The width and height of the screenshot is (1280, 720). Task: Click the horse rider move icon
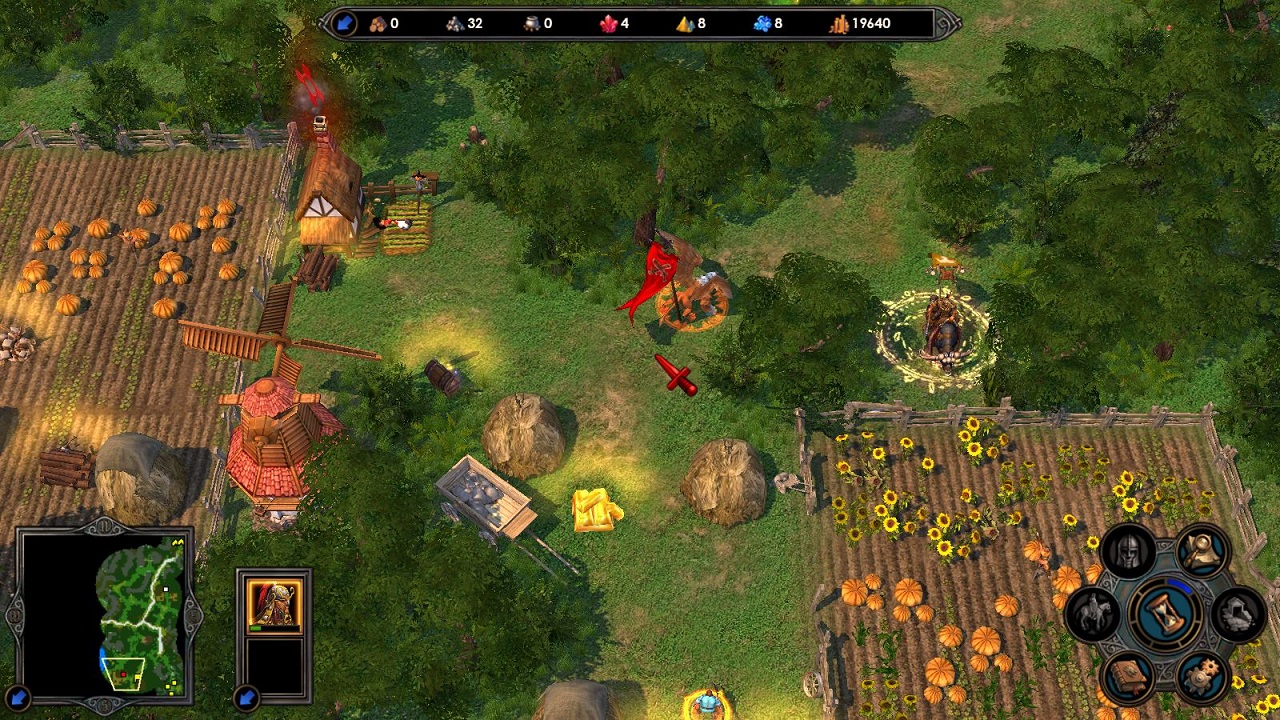point(1093,613)
